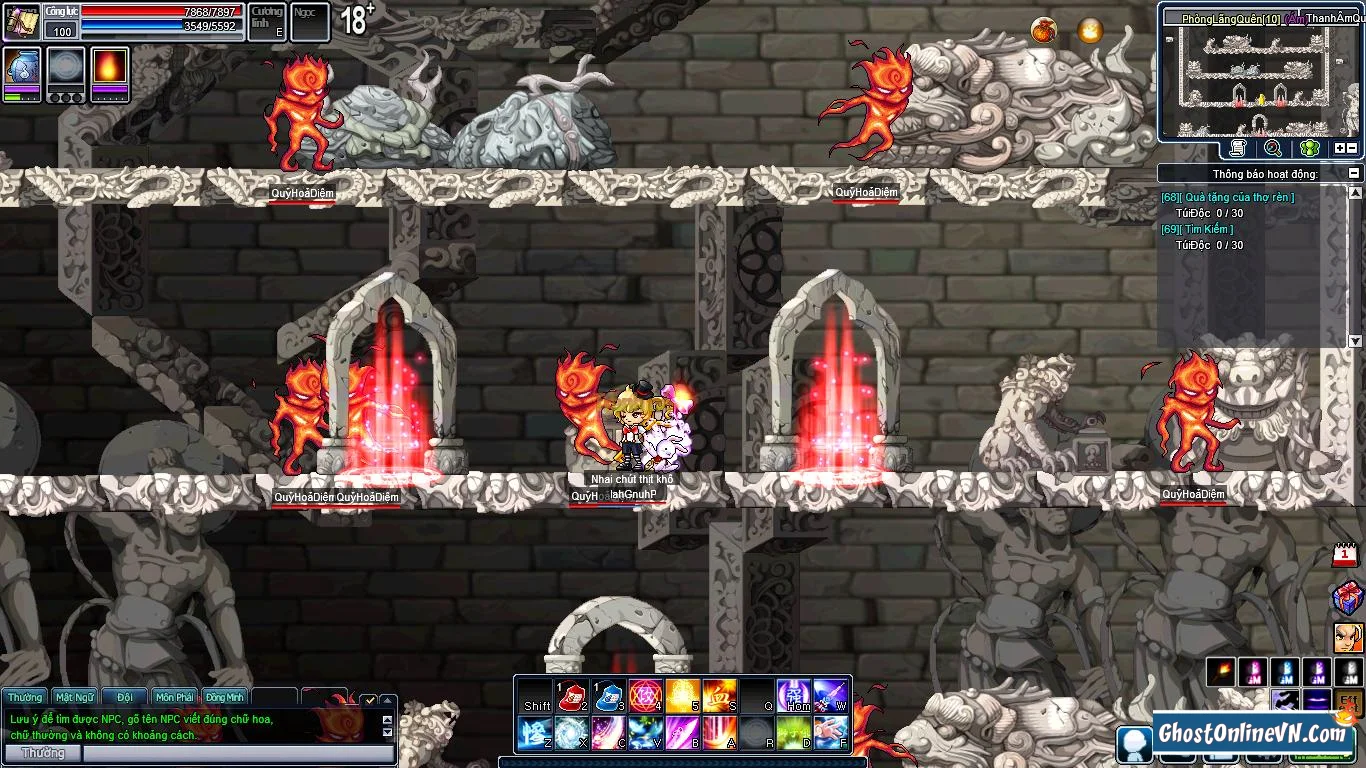
Task: Click the magnifying glass search icon
Action: coord(1273,149)
